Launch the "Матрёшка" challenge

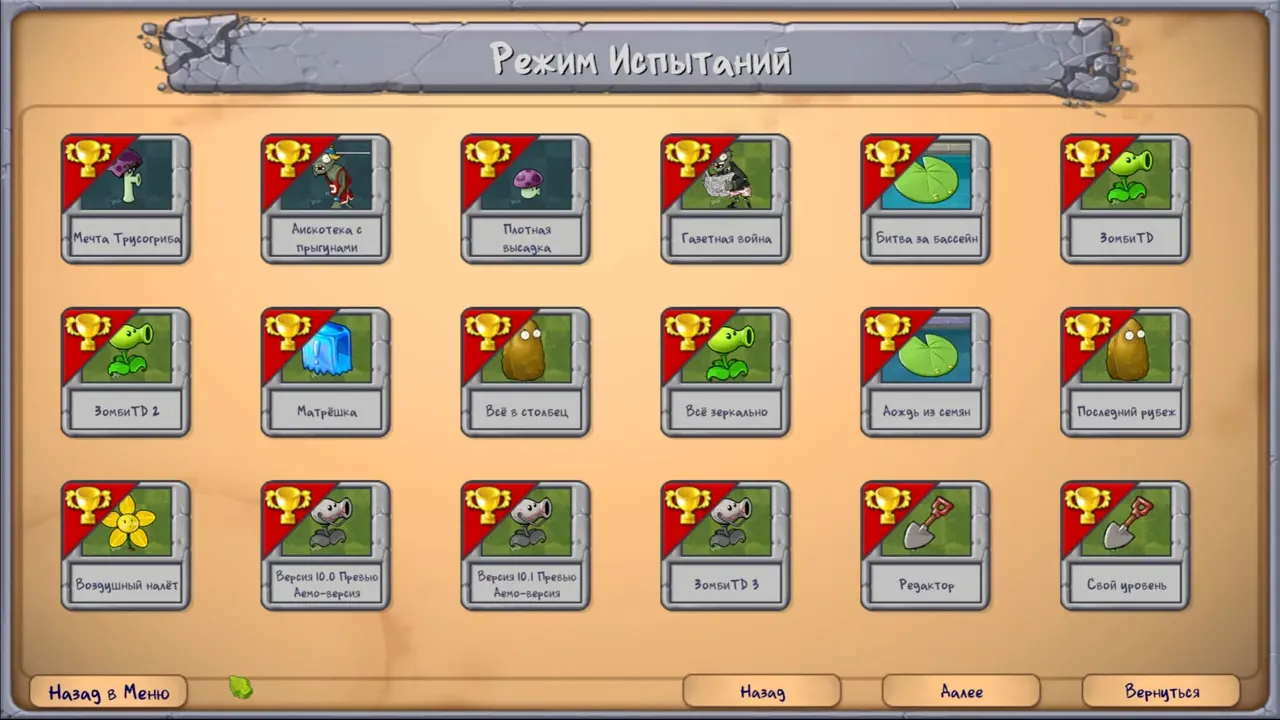[x=325, y=370]
